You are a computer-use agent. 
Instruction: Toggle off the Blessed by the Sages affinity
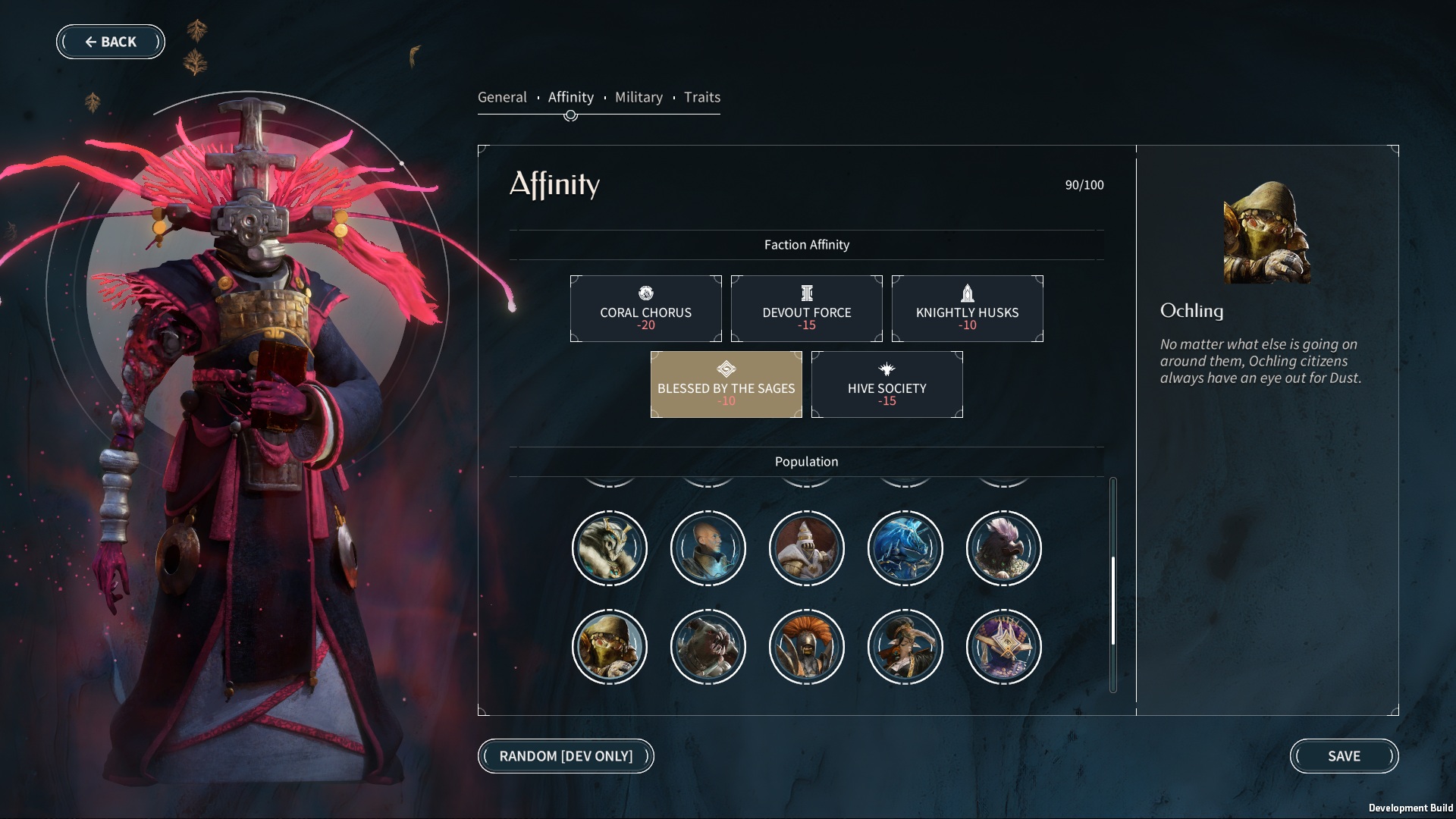725,384
